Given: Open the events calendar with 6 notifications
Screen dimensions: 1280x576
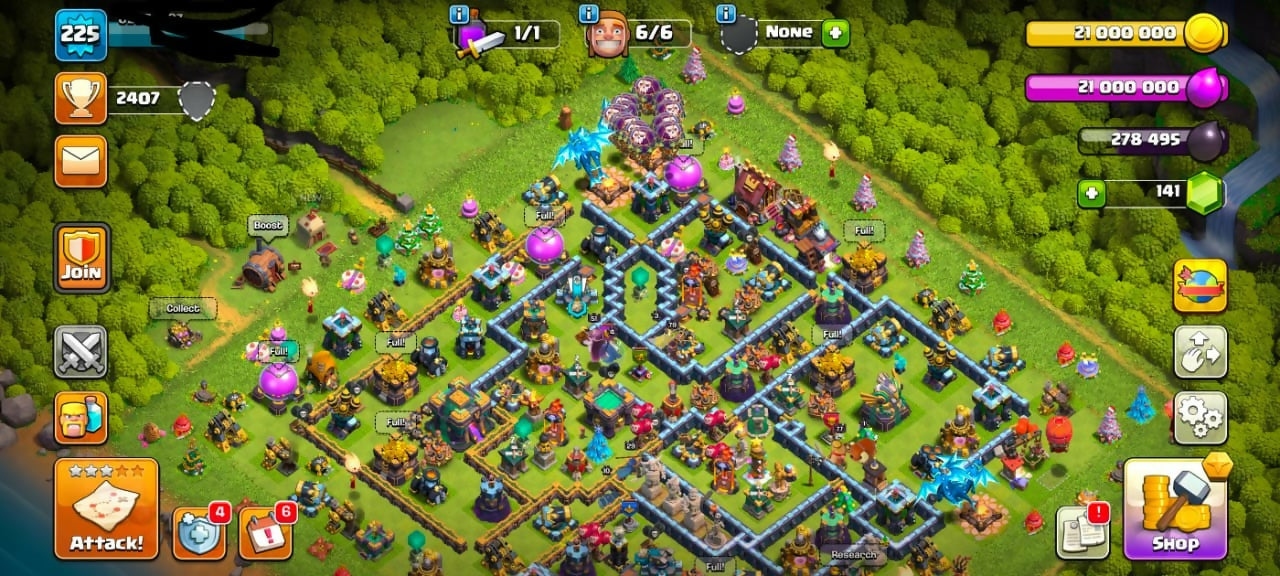Looking at the screenshot, I should click(265, 534).
